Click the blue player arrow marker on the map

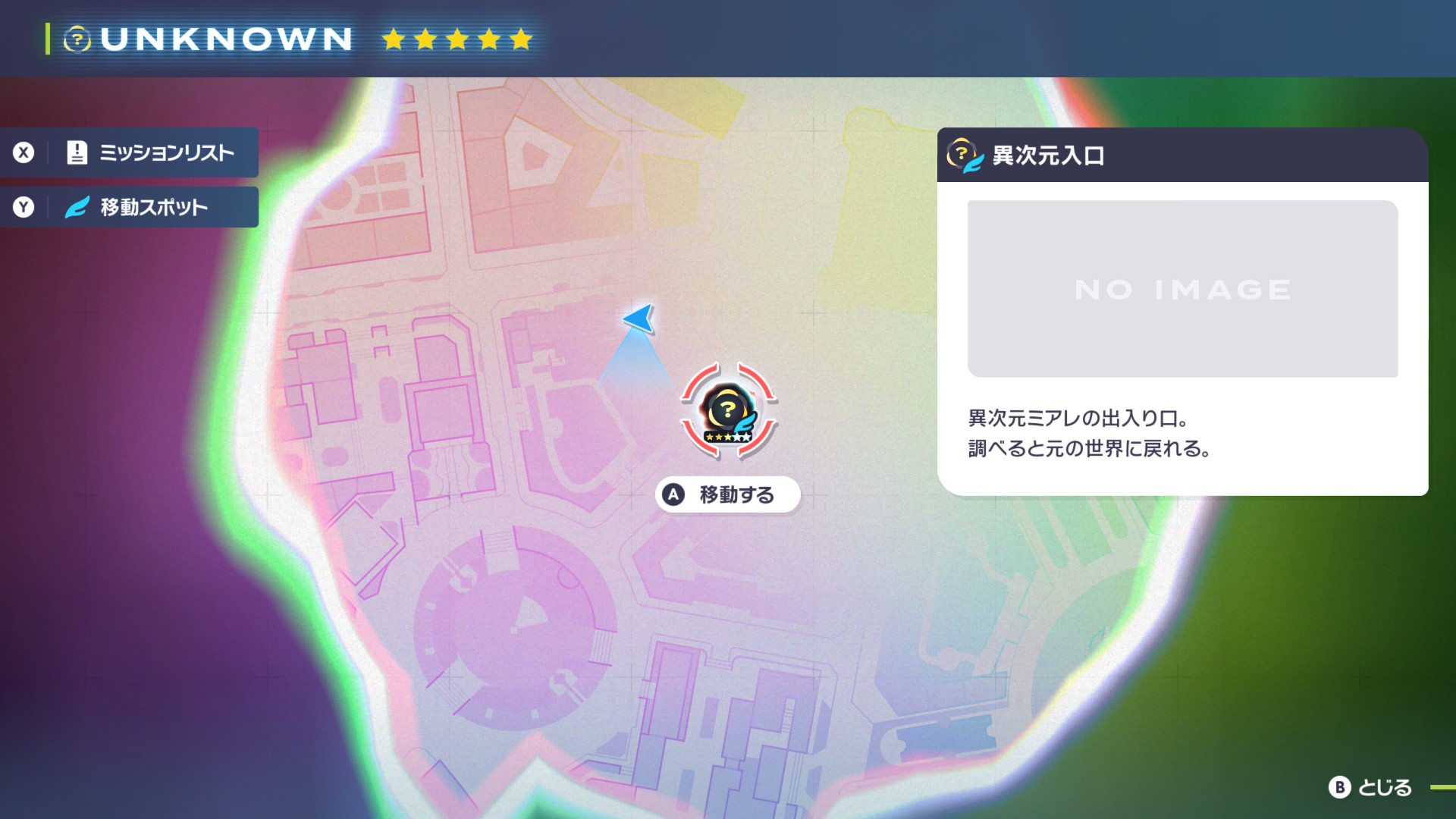tap(639, 318)
